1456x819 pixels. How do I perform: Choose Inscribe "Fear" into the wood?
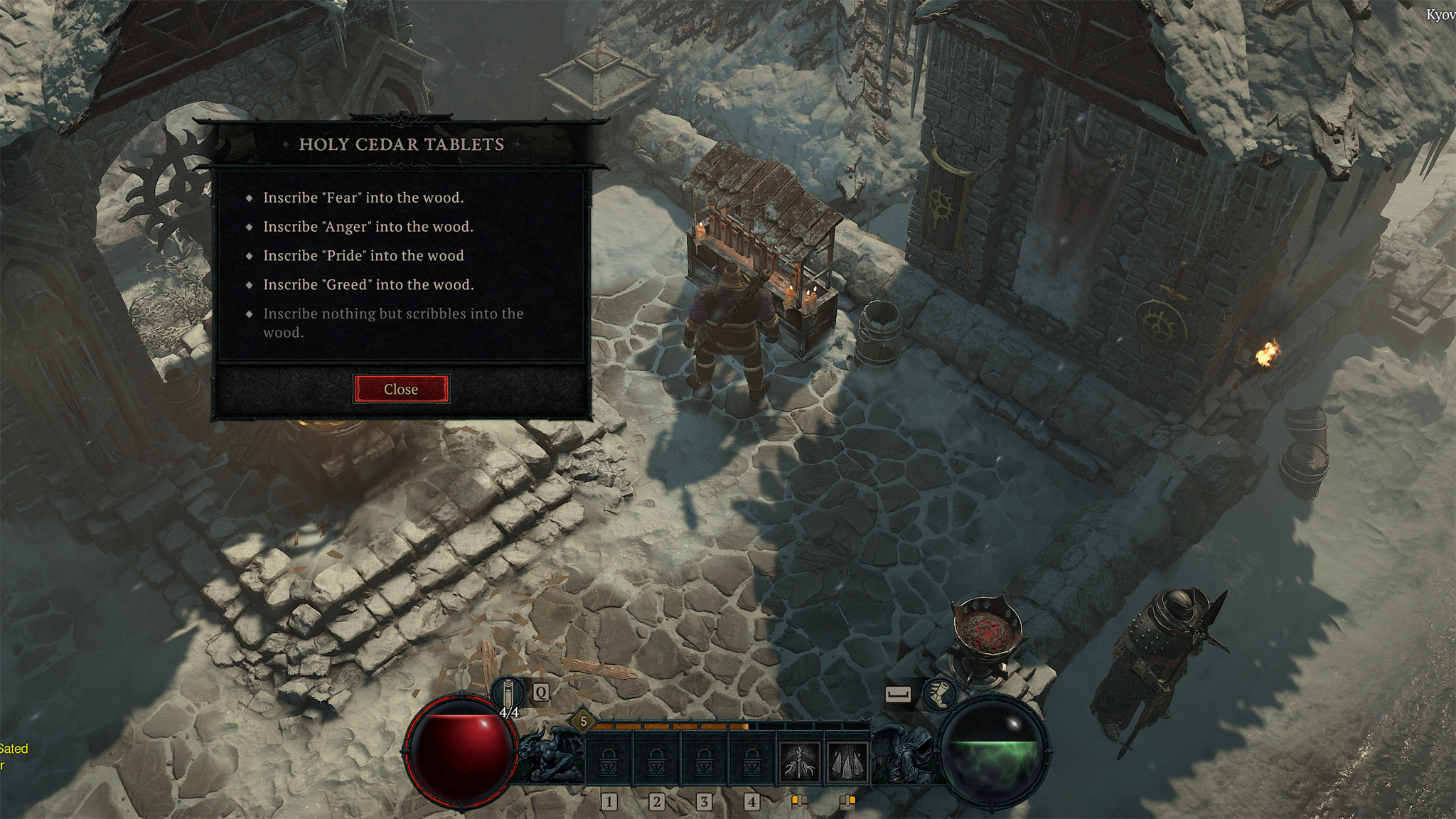pyautogui.click(x=364, y=198)
